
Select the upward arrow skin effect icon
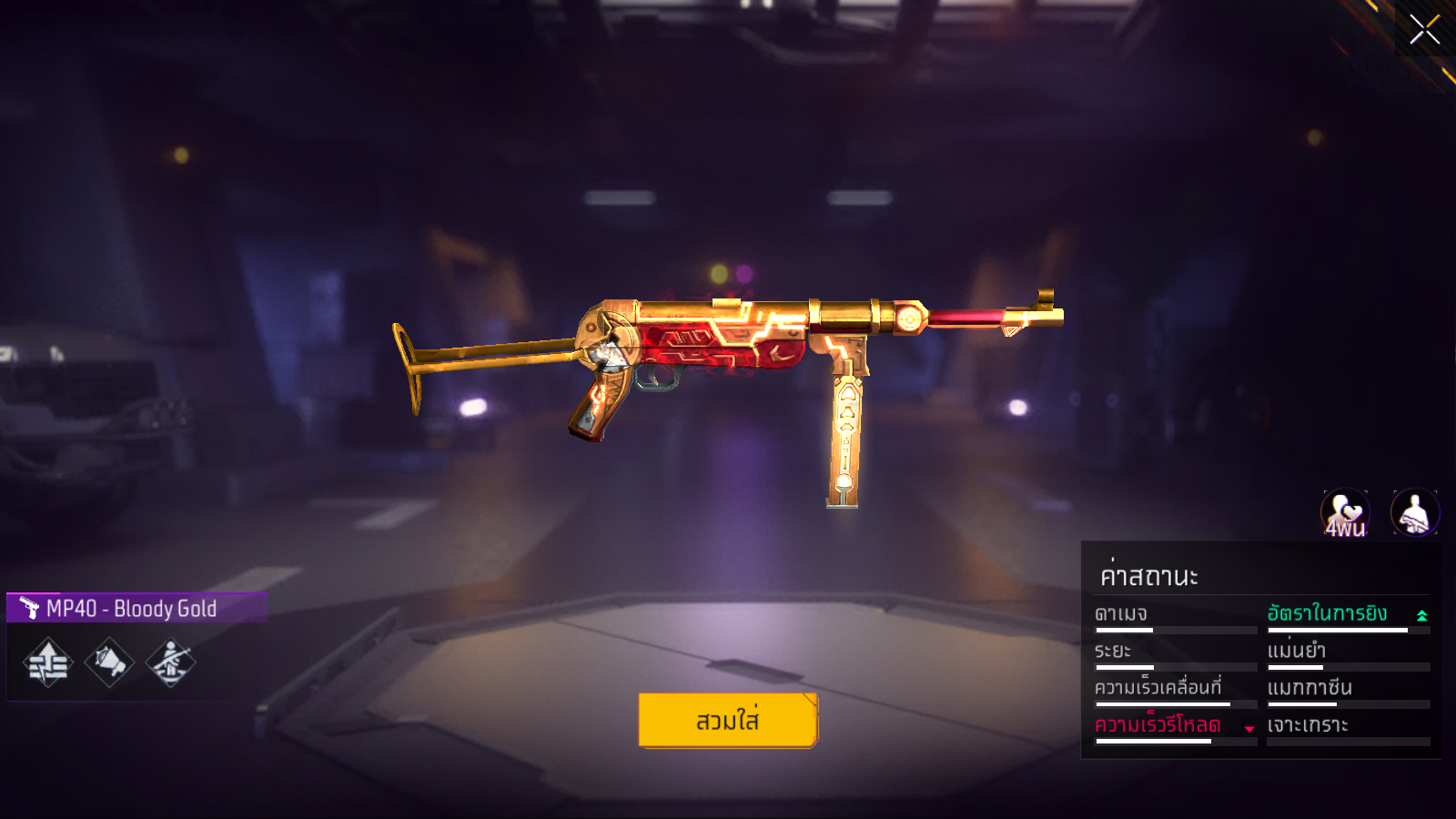click(48, 662)
